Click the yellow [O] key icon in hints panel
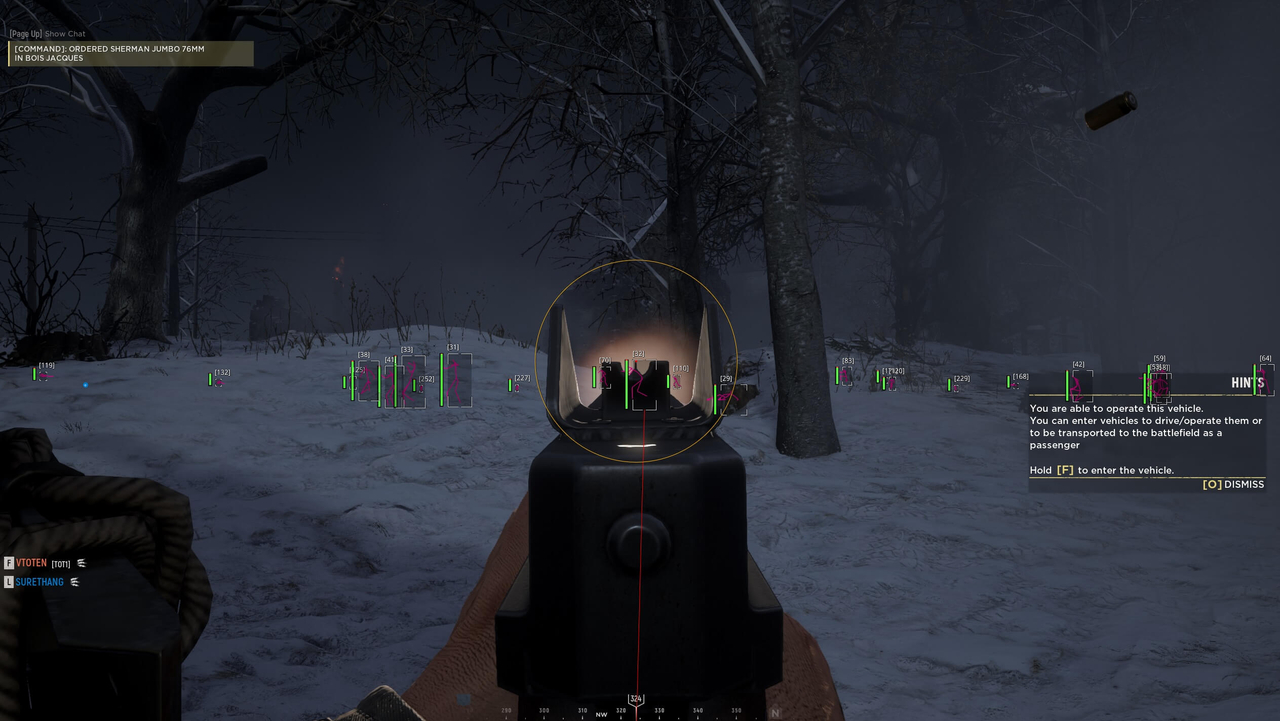This screenshot has width=1280, height=721. pos(1213,484)
